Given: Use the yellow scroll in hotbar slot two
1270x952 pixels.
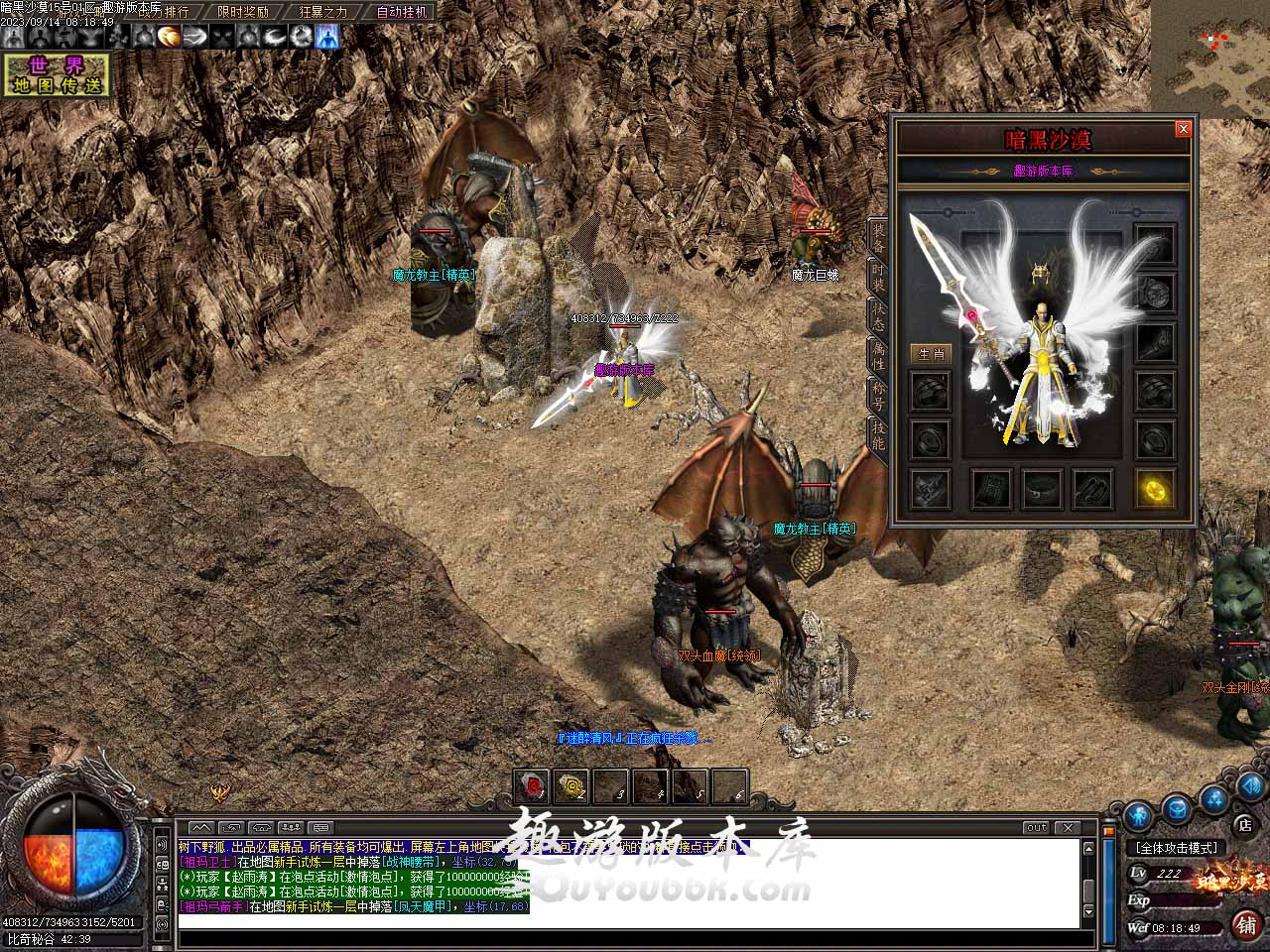Looking at the screenshot, I should click(571, 787).
